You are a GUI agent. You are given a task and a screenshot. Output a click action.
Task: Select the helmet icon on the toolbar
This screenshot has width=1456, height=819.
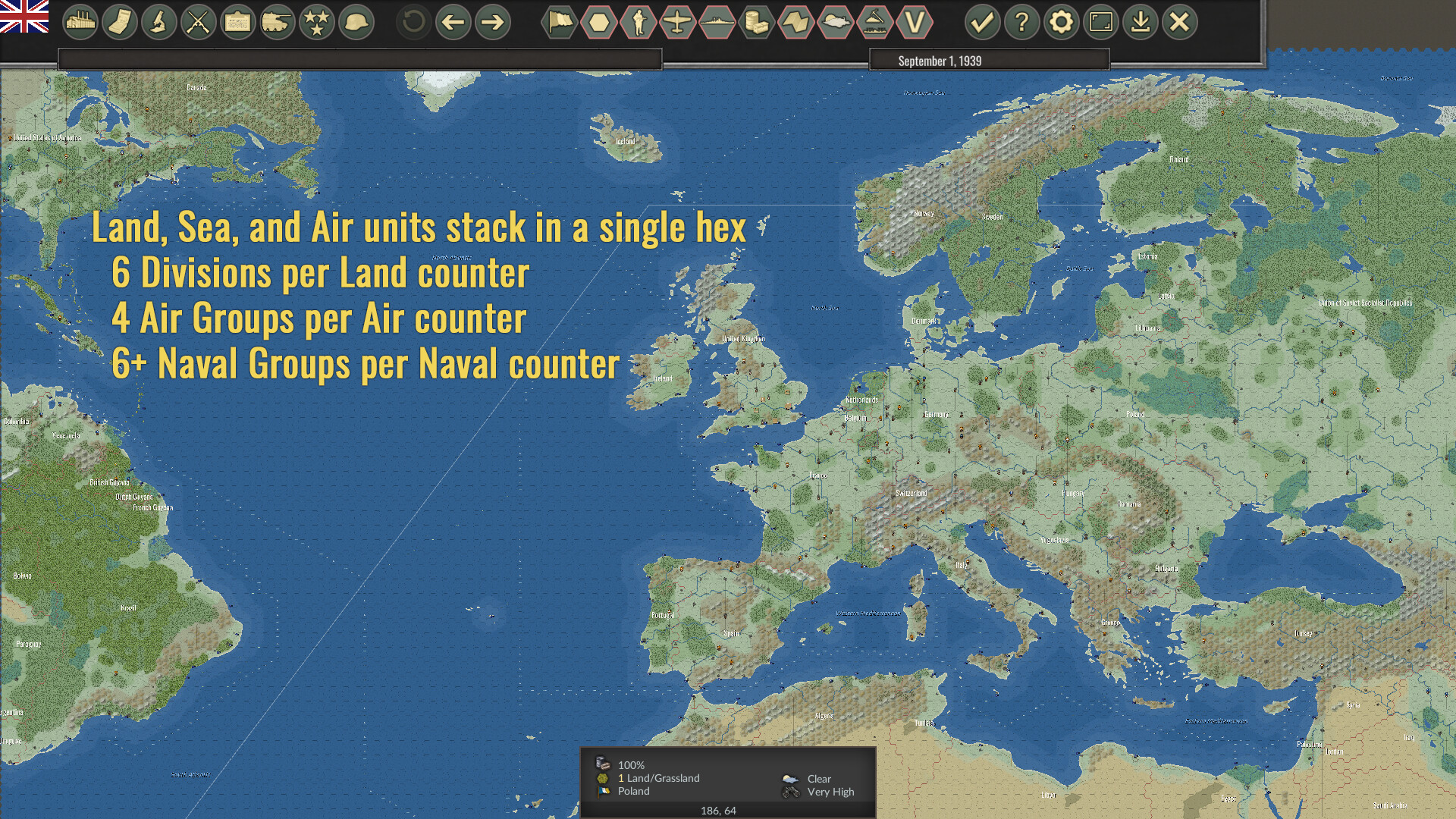pos(356,23)
